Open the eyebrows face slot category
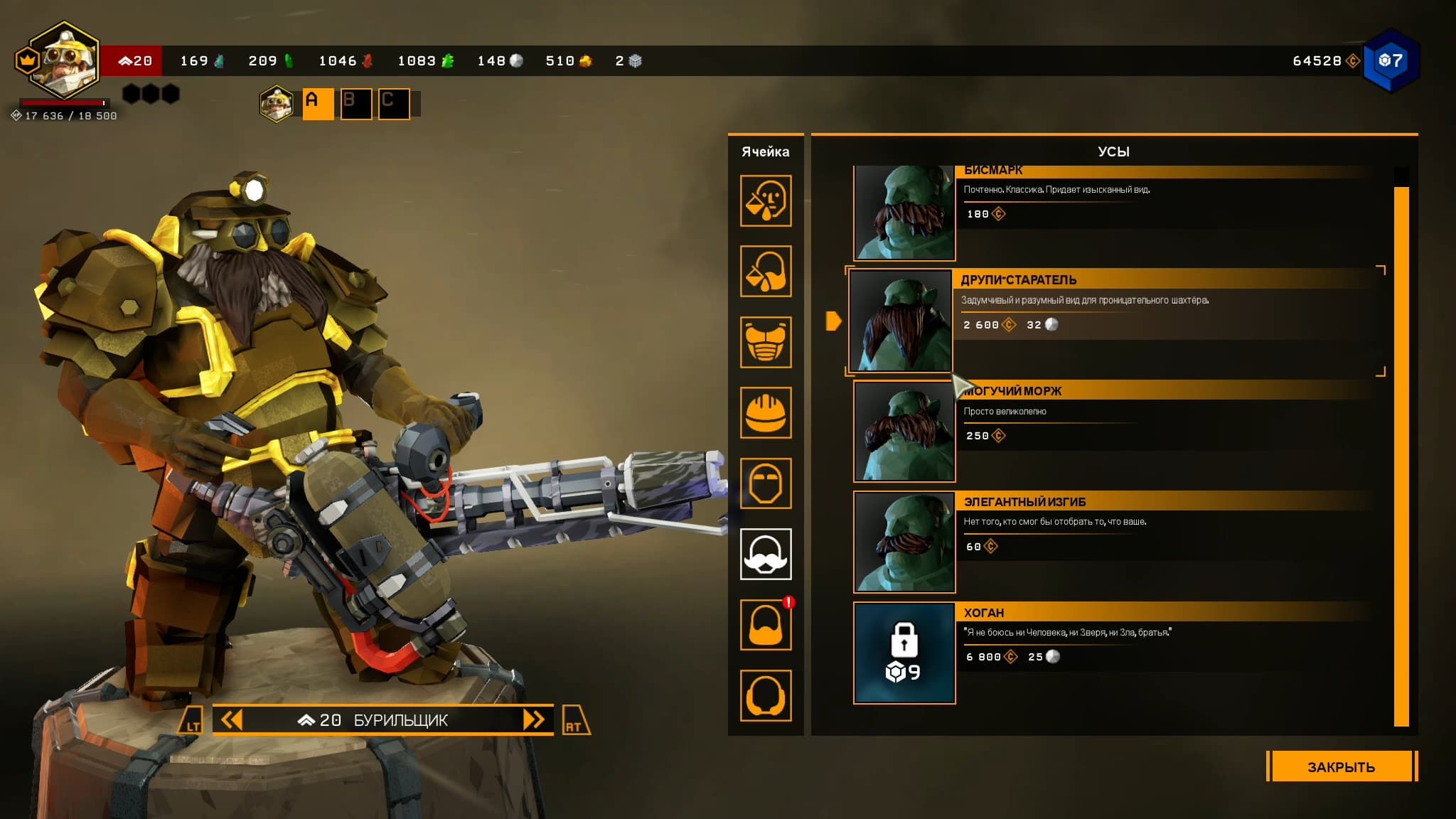 click(766, 483)
